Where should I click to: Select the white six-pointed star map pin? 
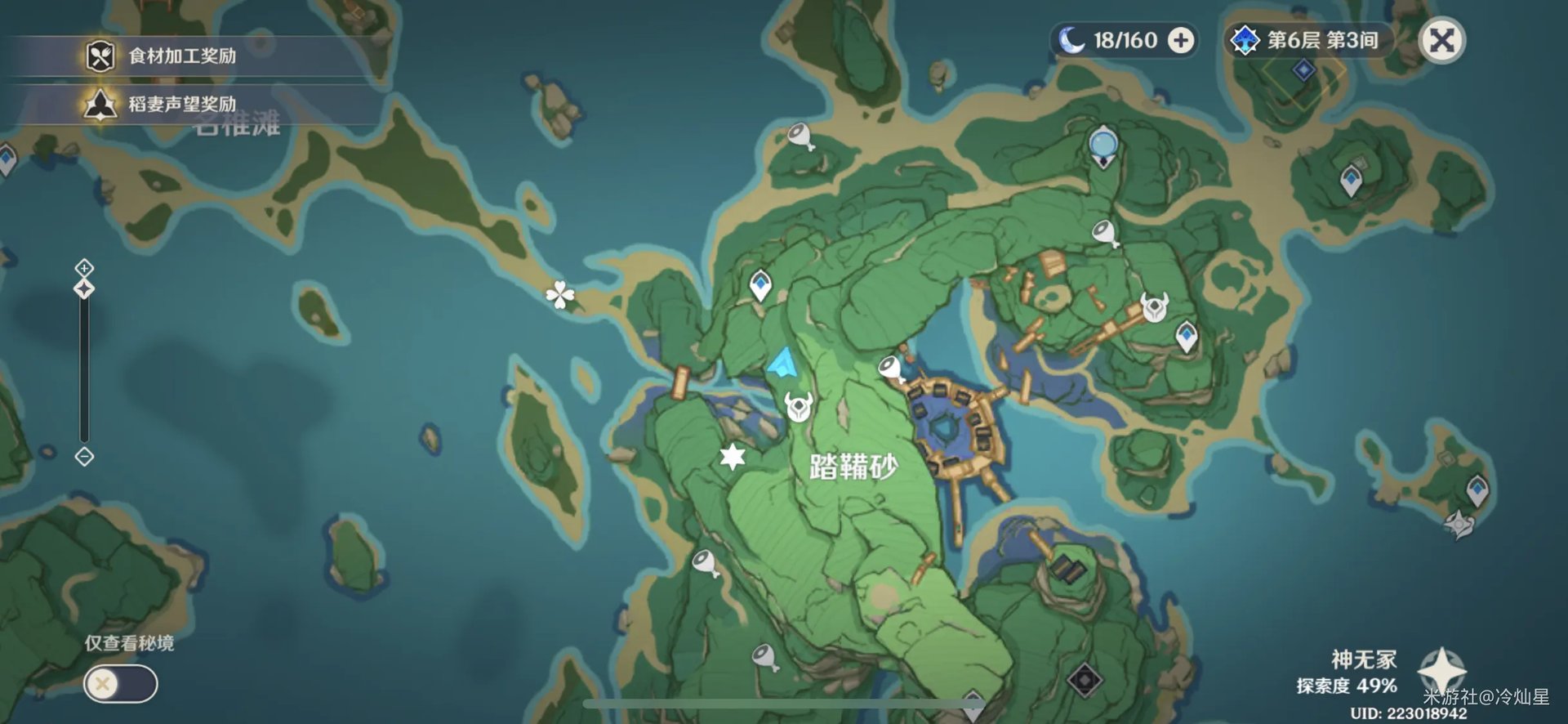(733, 456)
